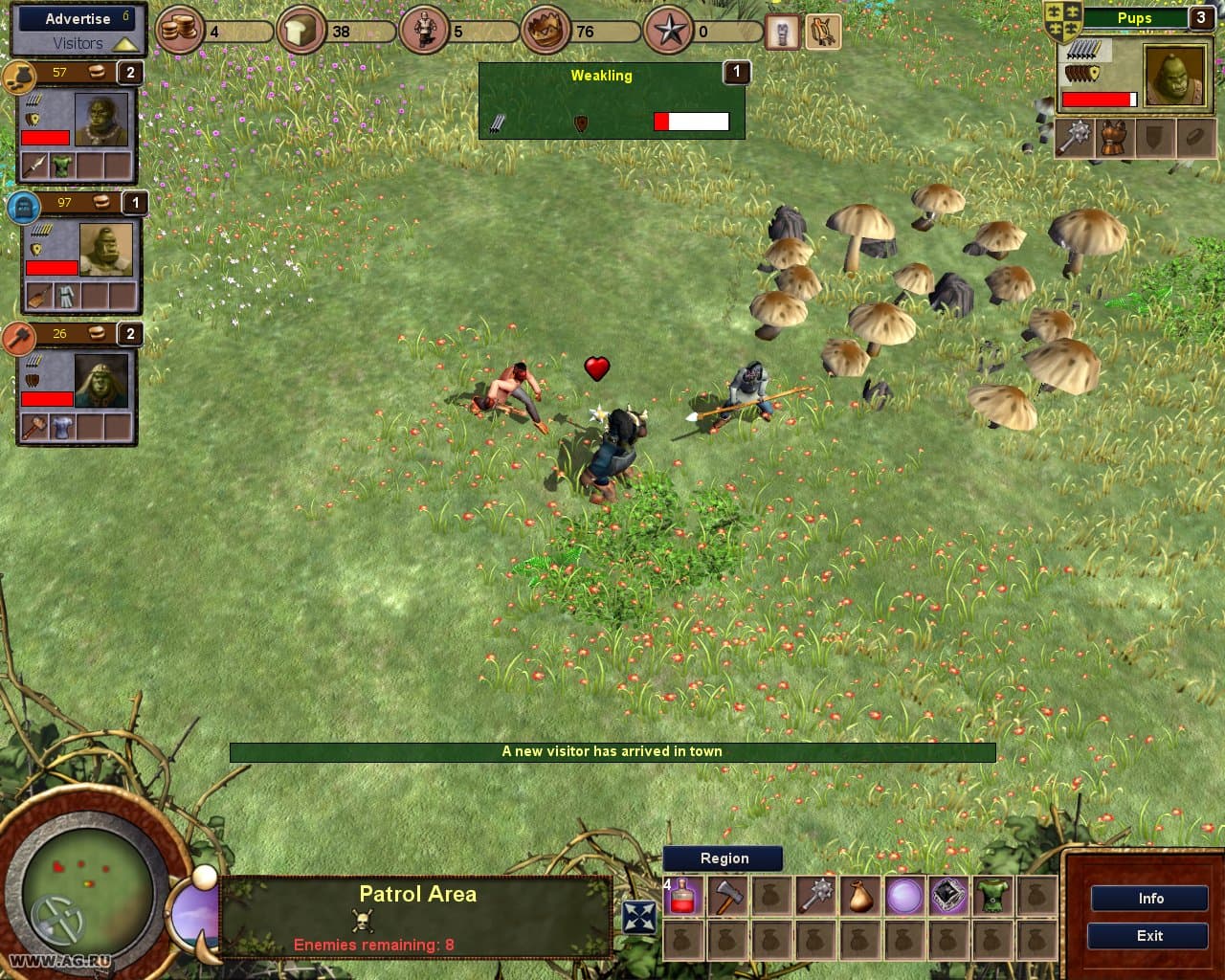Select Pups' equipped mace in his equipment slot

[x=1074, y=138]
